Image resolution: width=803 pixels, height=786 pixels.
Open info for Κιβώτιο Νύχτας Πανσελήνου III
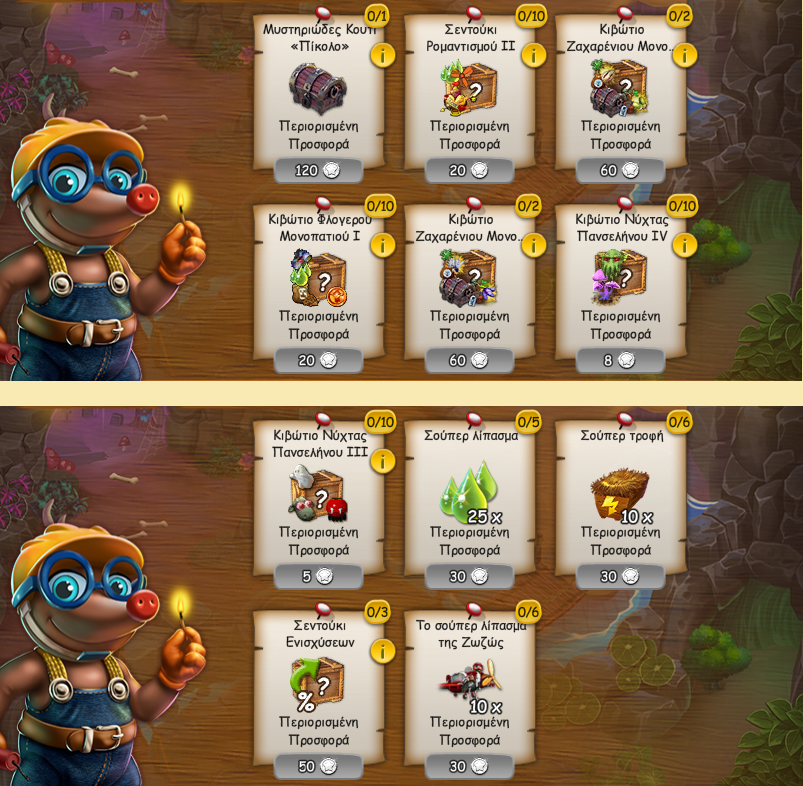click(382, 461)
